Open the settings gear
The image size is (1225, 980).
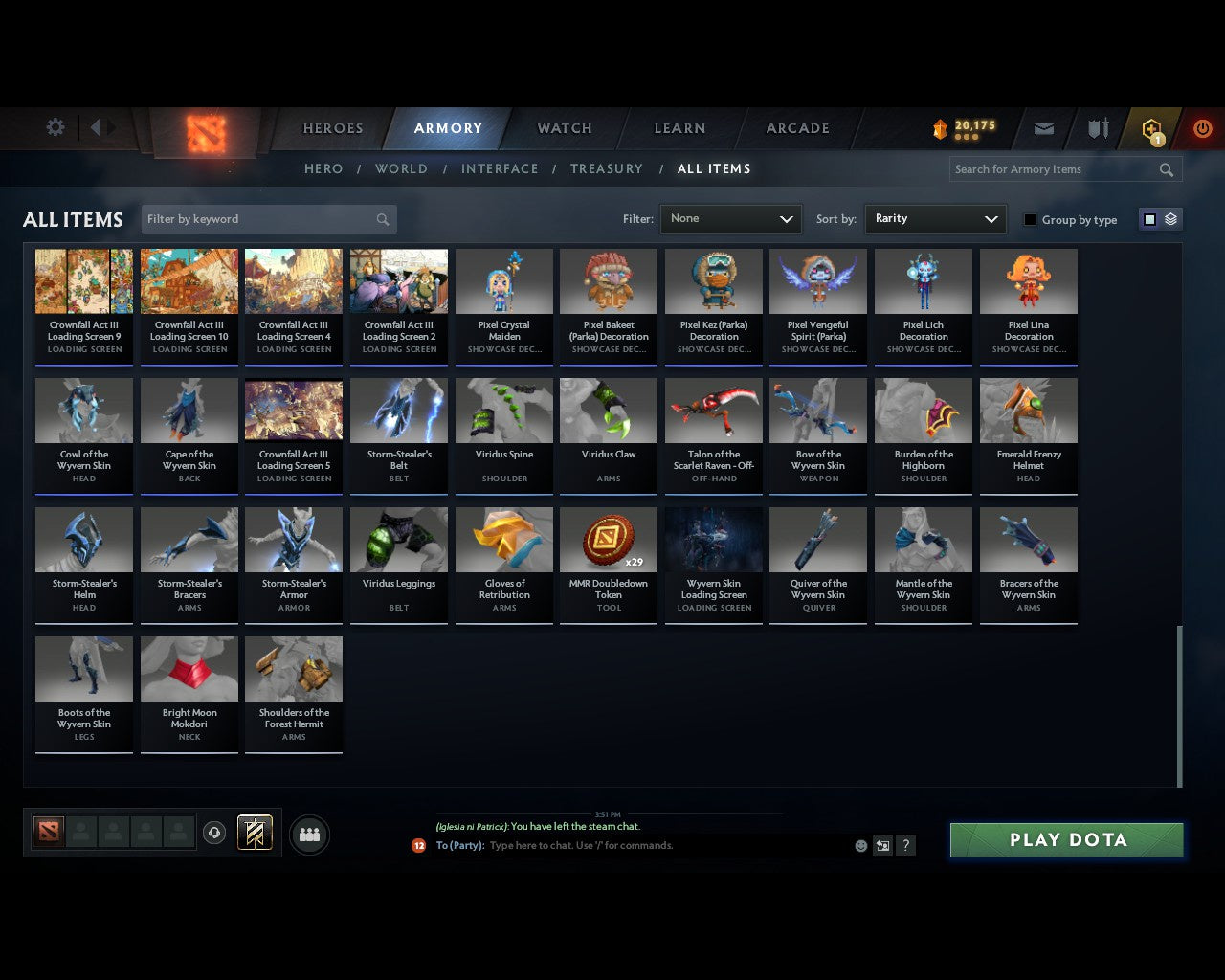tap(55, 126)
